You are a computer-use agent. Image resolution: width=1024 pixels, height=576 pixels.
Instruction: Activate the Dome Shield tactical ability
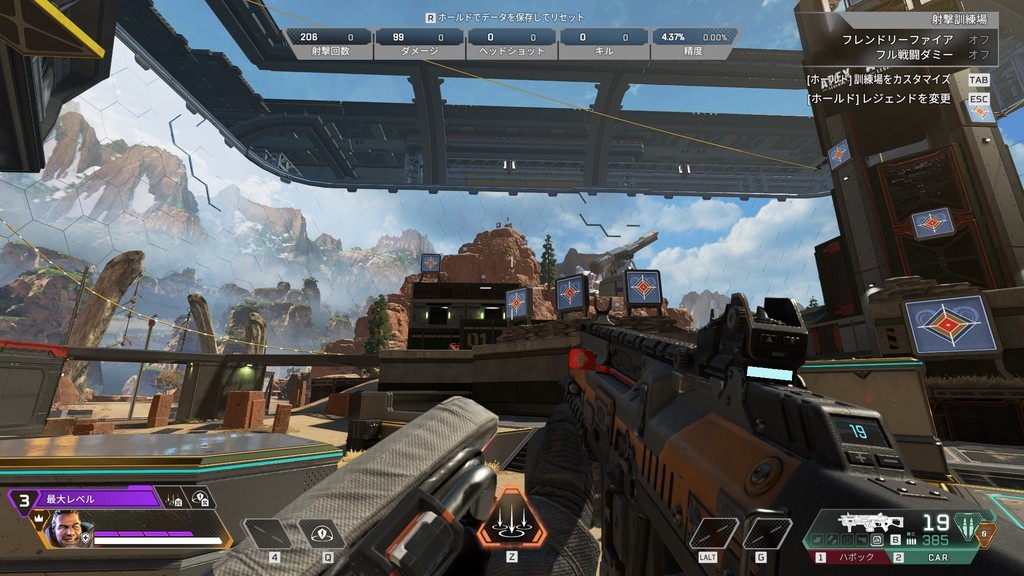point(321,533)
